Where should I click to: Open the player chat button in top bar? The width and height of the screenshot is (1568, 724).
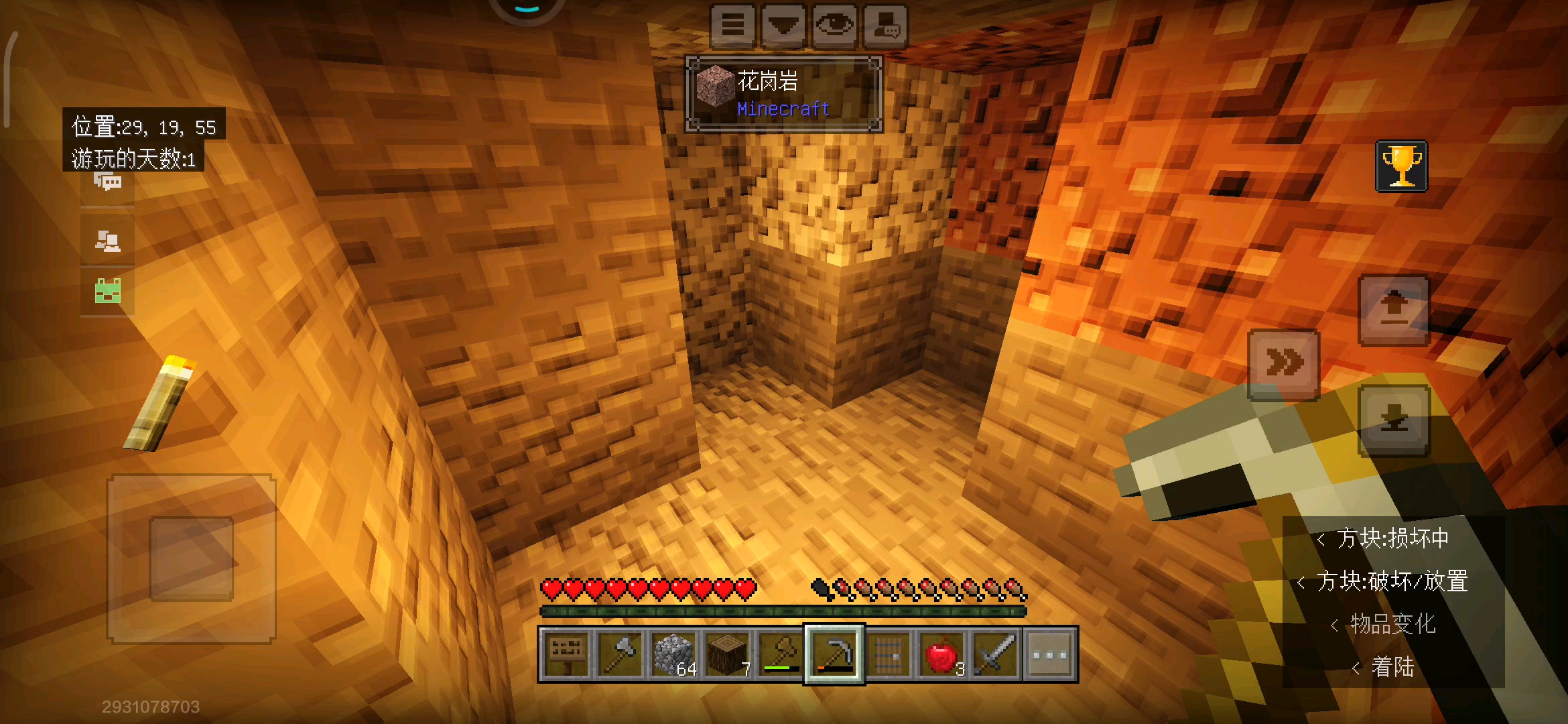(885, 25)
